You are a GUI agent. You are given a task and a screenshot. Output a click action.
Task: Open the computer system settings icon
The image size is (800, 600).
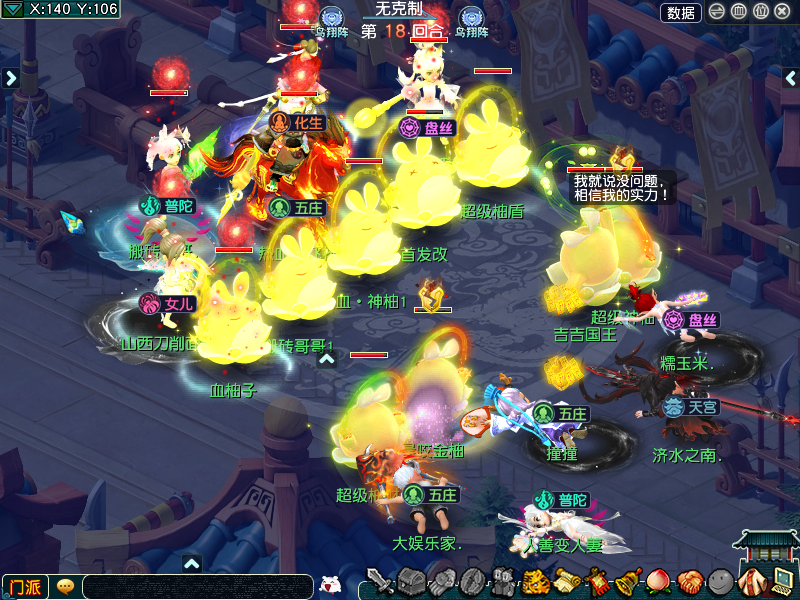pyautogui.click(x=782, y=581)
